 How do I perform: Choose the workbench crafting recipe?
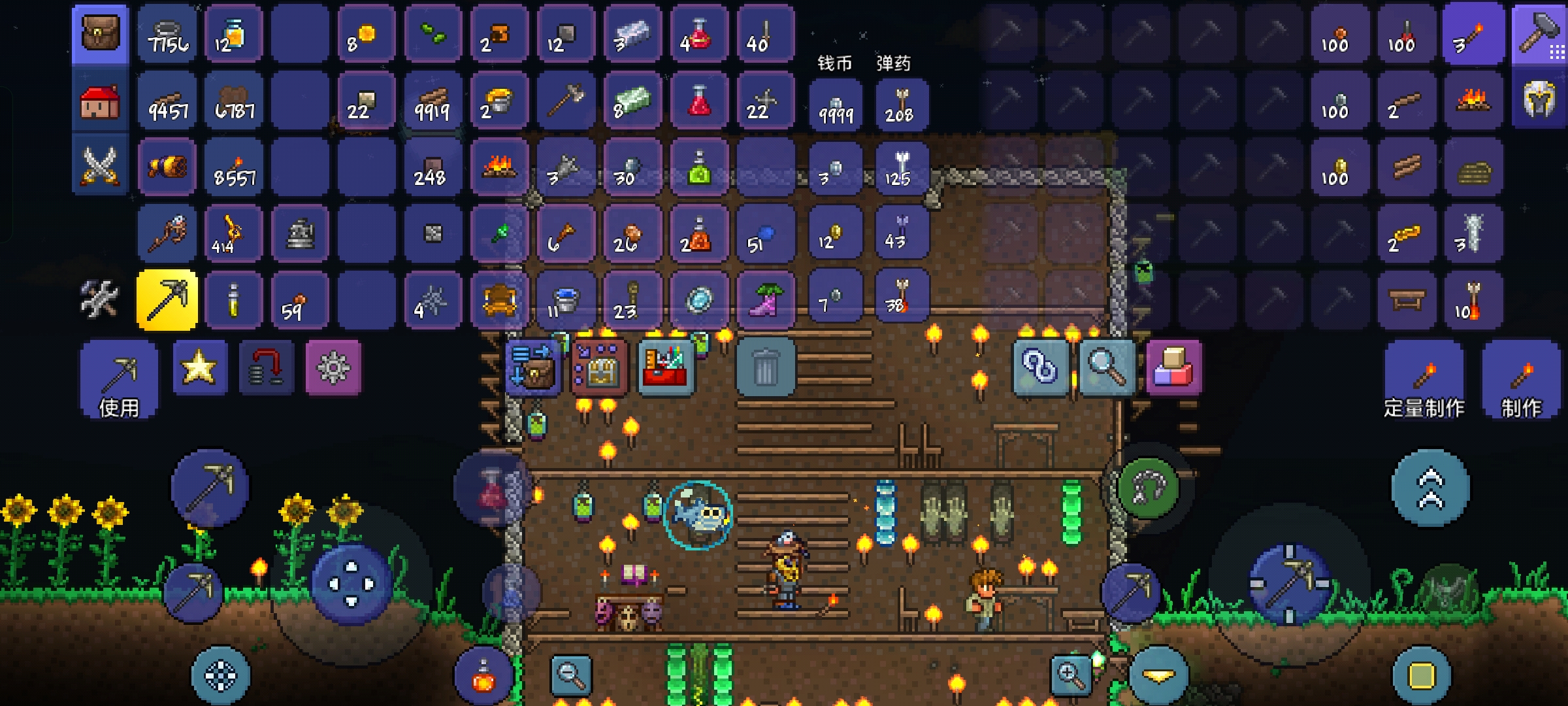(1406, 300)
